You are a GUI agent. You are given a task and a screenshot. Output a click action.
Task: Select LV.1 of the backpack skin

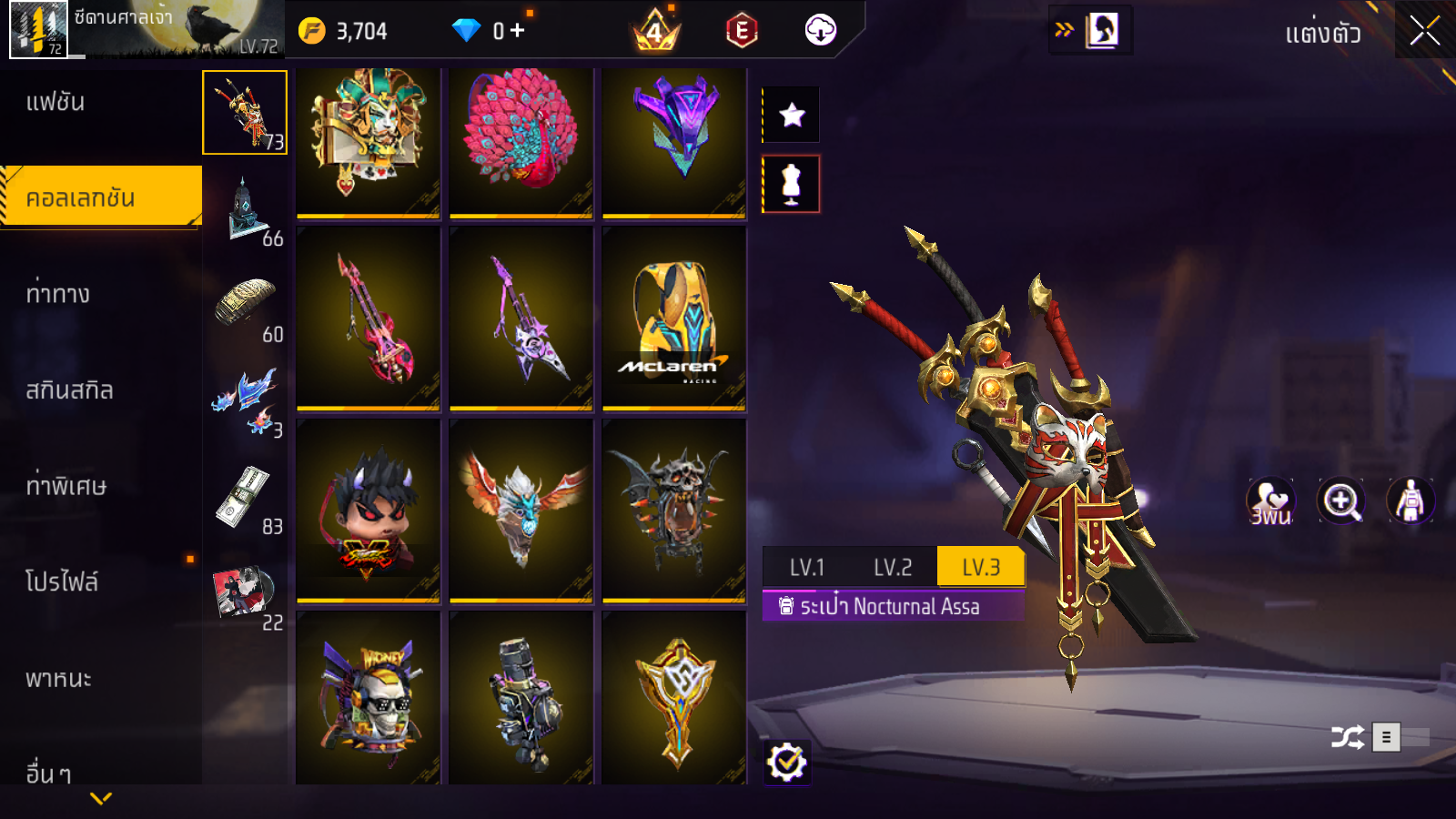806,568
